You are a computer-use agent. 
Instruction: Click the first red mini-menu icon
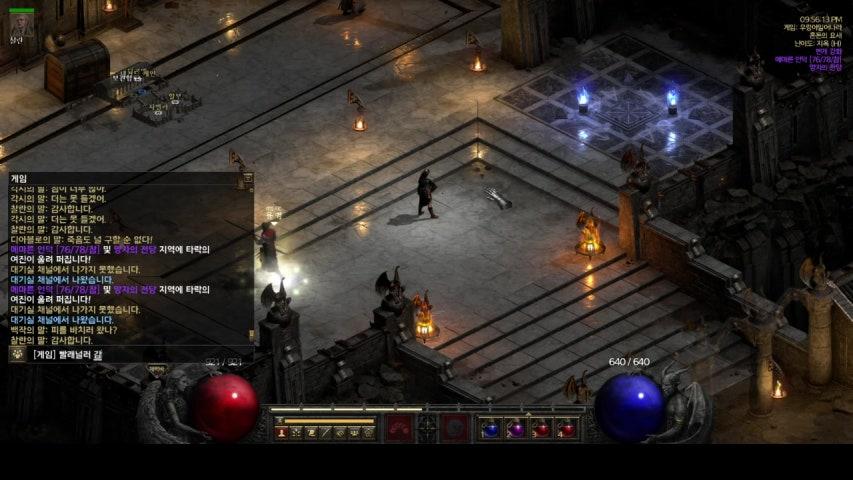(282, 433)
